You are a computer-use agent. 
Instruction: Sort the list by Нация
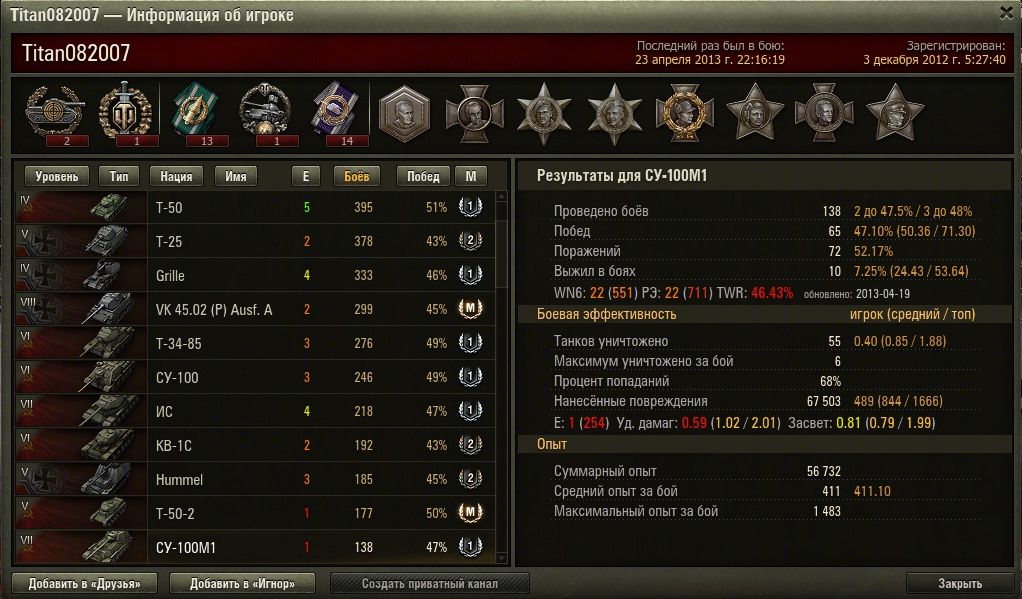(176, 176)
